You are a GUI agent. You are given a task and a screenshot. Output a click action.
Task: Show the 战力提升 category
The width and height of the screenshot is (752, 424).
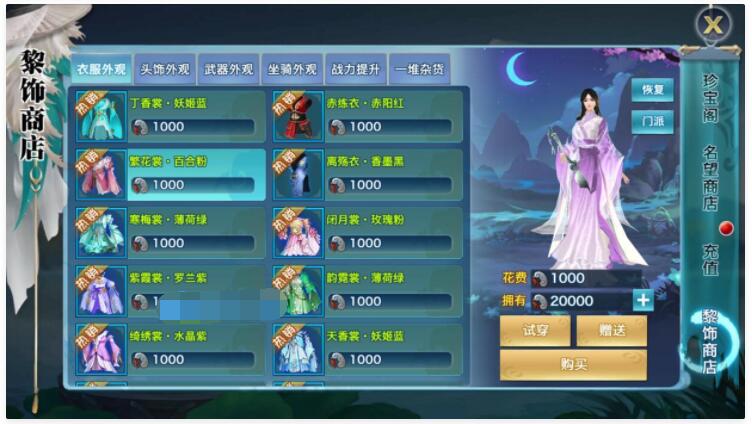click(355, 69)
